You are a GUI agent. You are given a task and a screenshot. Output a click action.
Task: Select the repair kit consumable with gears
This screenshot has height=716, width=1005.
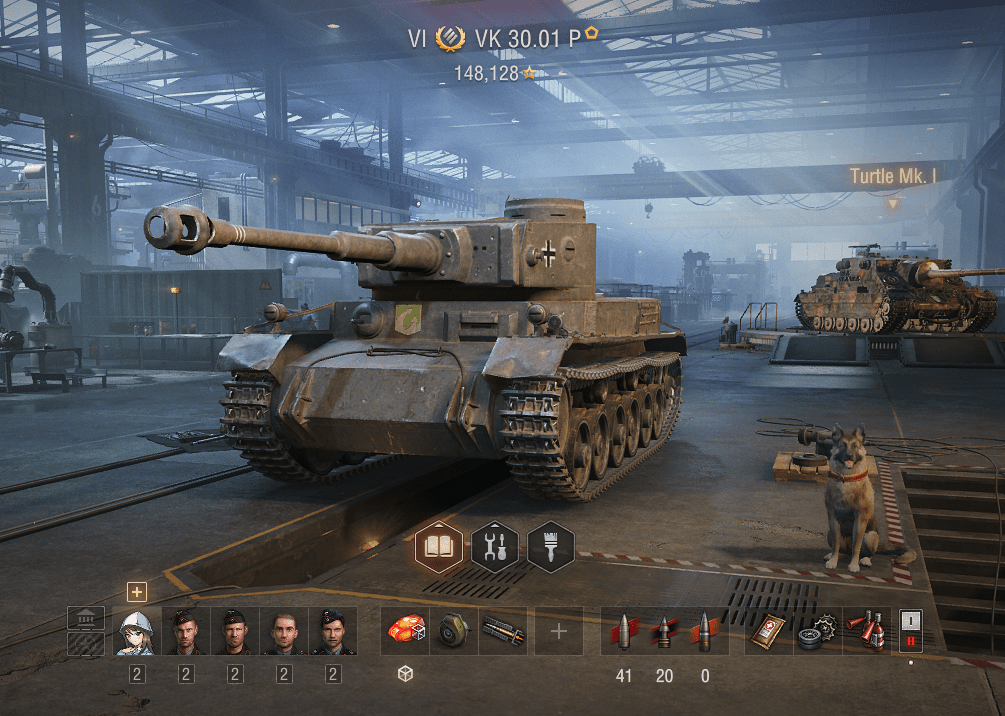point(818,631)
